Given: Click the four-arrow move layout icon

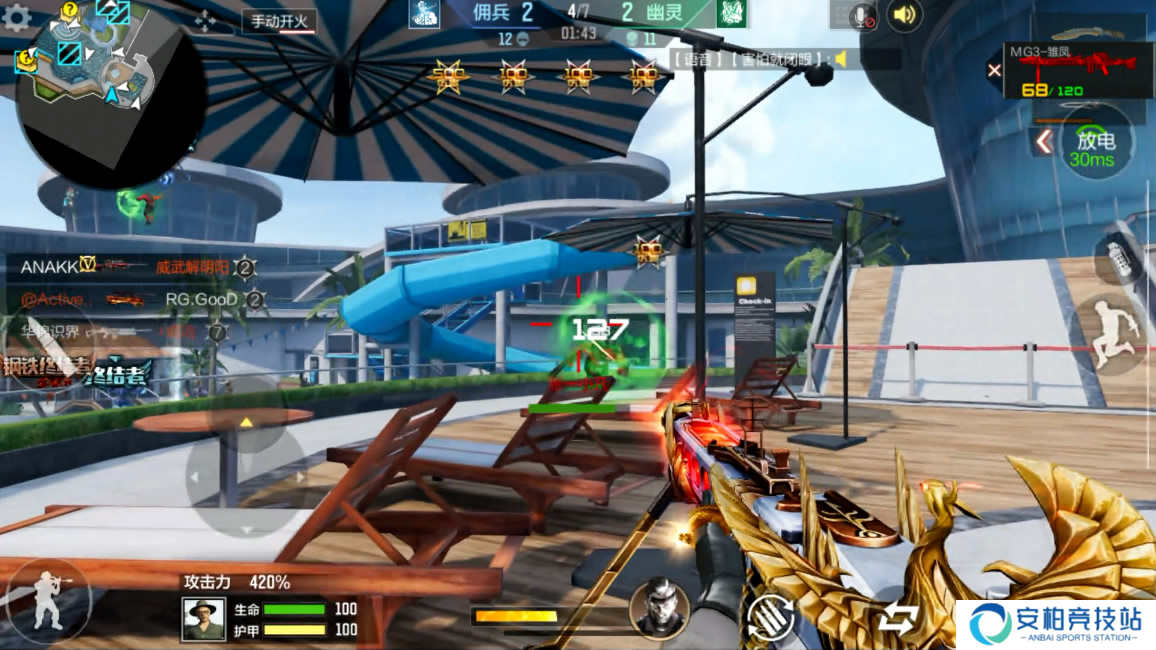Looking at the screenshot, I should [206, 21].
